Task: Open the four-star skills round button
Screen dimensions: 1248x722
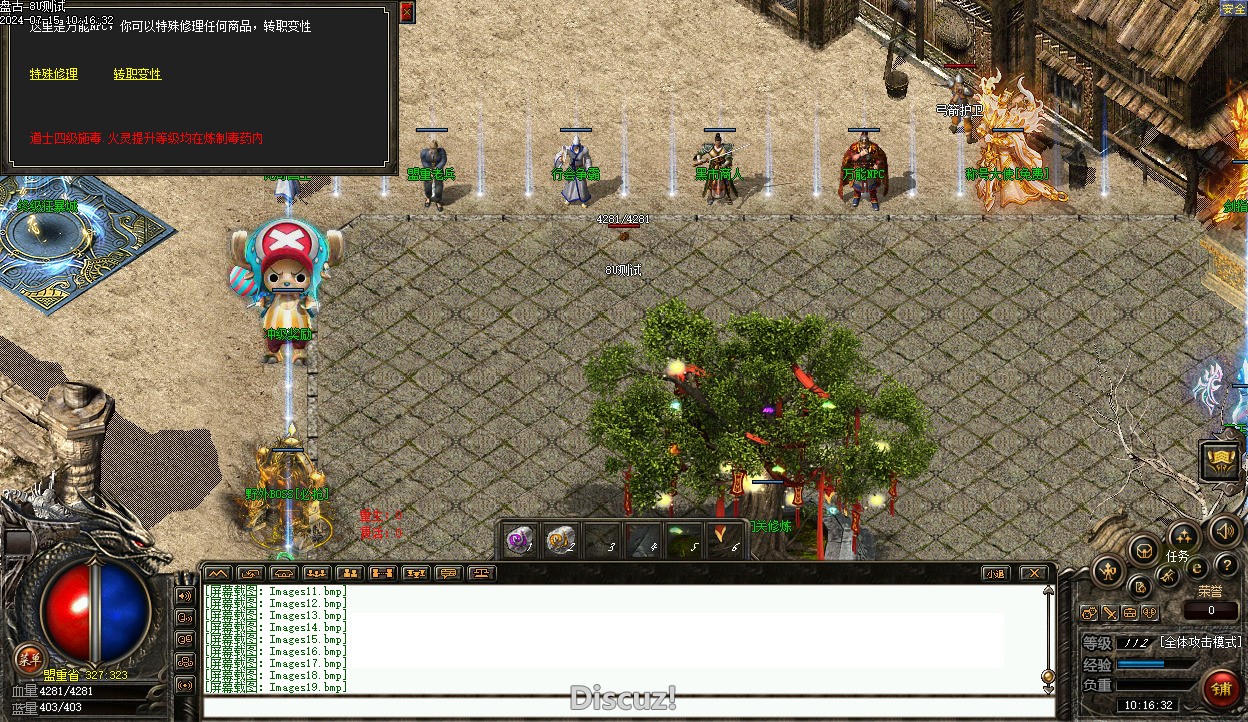Action: [1182, 535]
